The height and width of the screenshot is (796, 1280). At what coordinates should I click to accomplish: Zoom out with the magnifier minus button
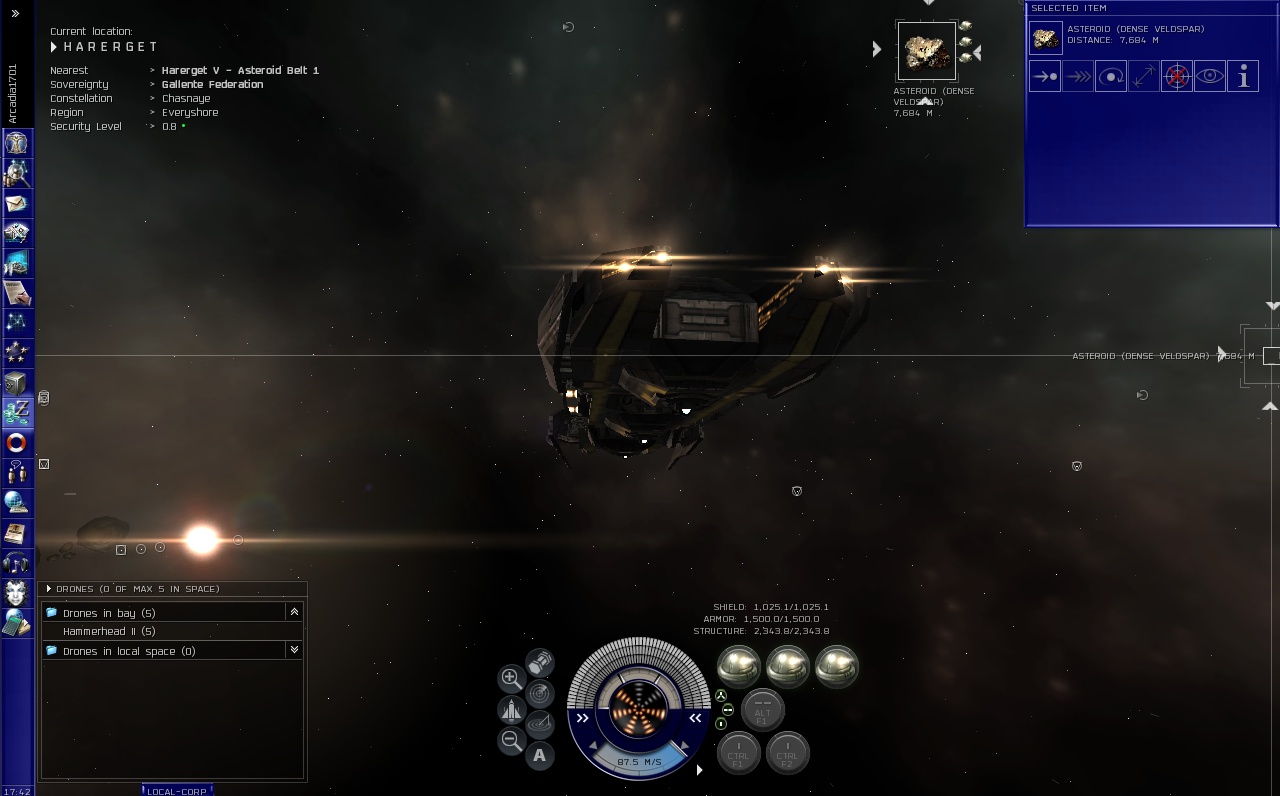coord(511,741)
